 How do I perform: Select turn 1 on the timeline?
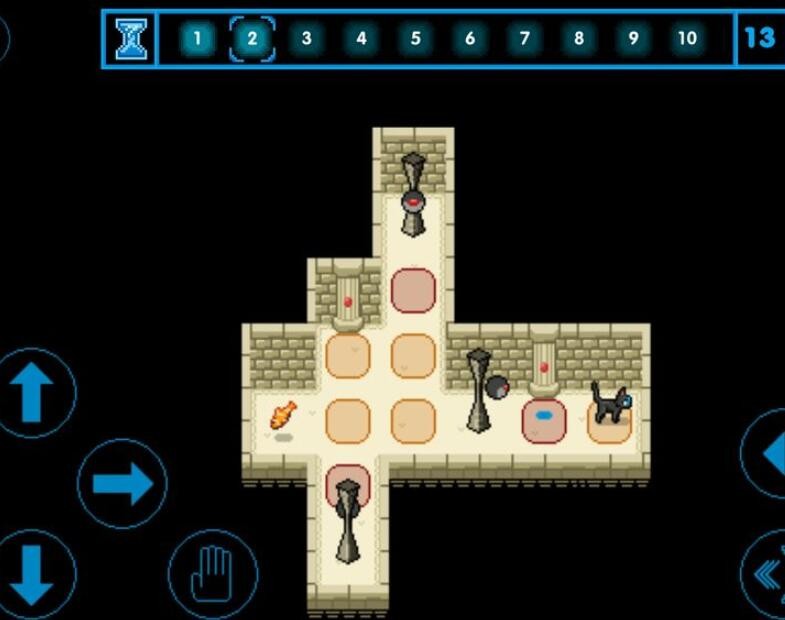coord(197,39)
